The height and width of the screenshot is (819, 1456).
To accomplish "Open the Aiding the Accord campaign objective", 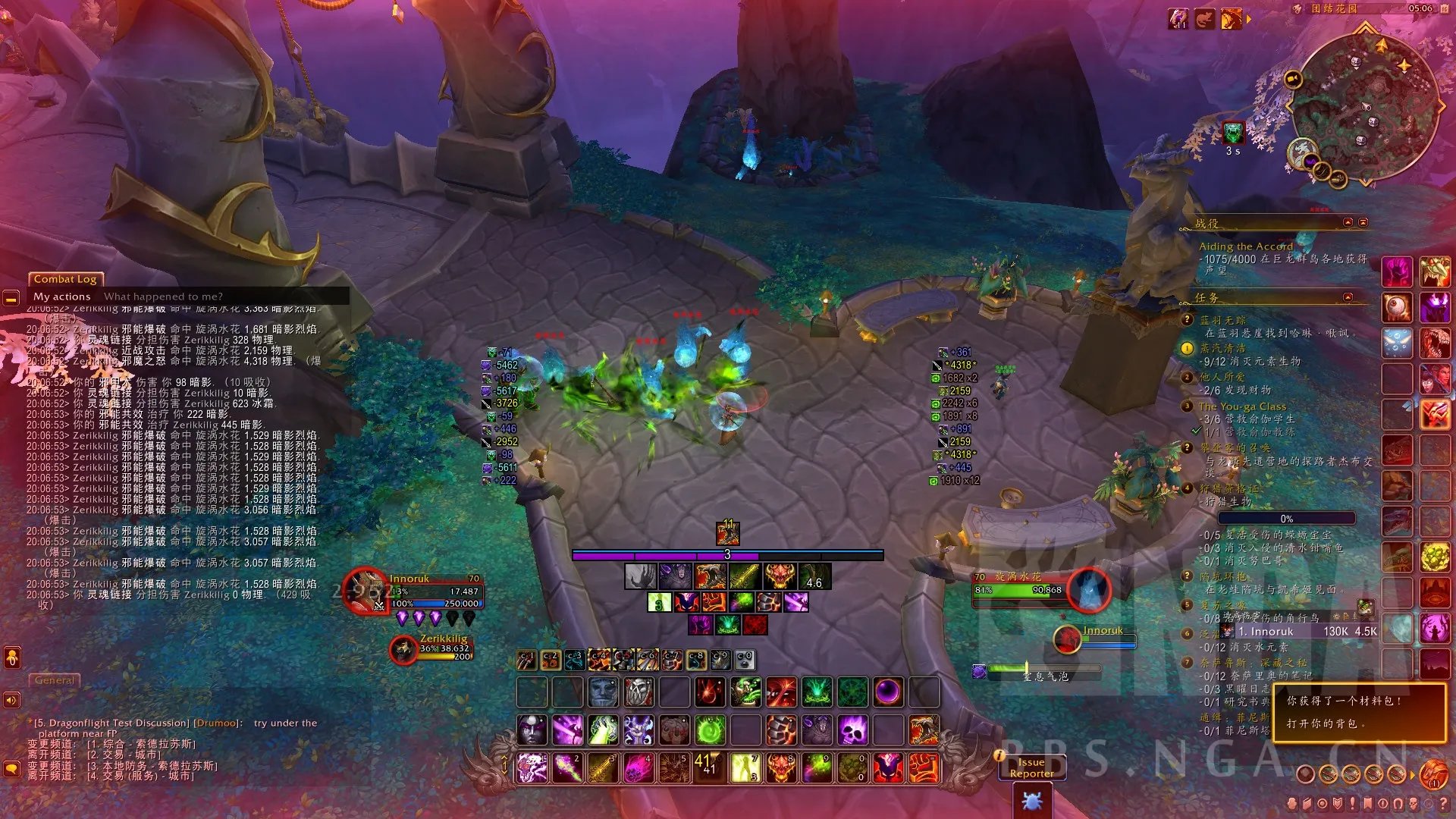I will pos(1245,246).
